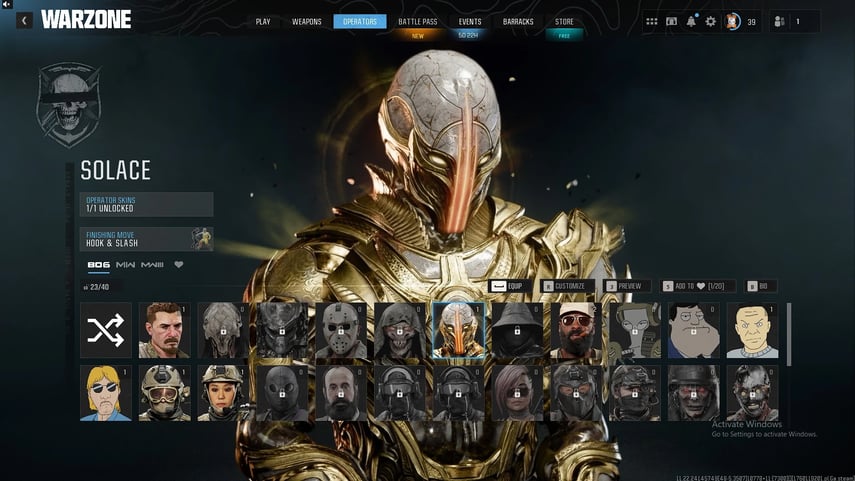Image resolution: width=855 pixels, height=481 pixels.
Task: Select the hockey mask operator portrait
Action: pos(341,331)
